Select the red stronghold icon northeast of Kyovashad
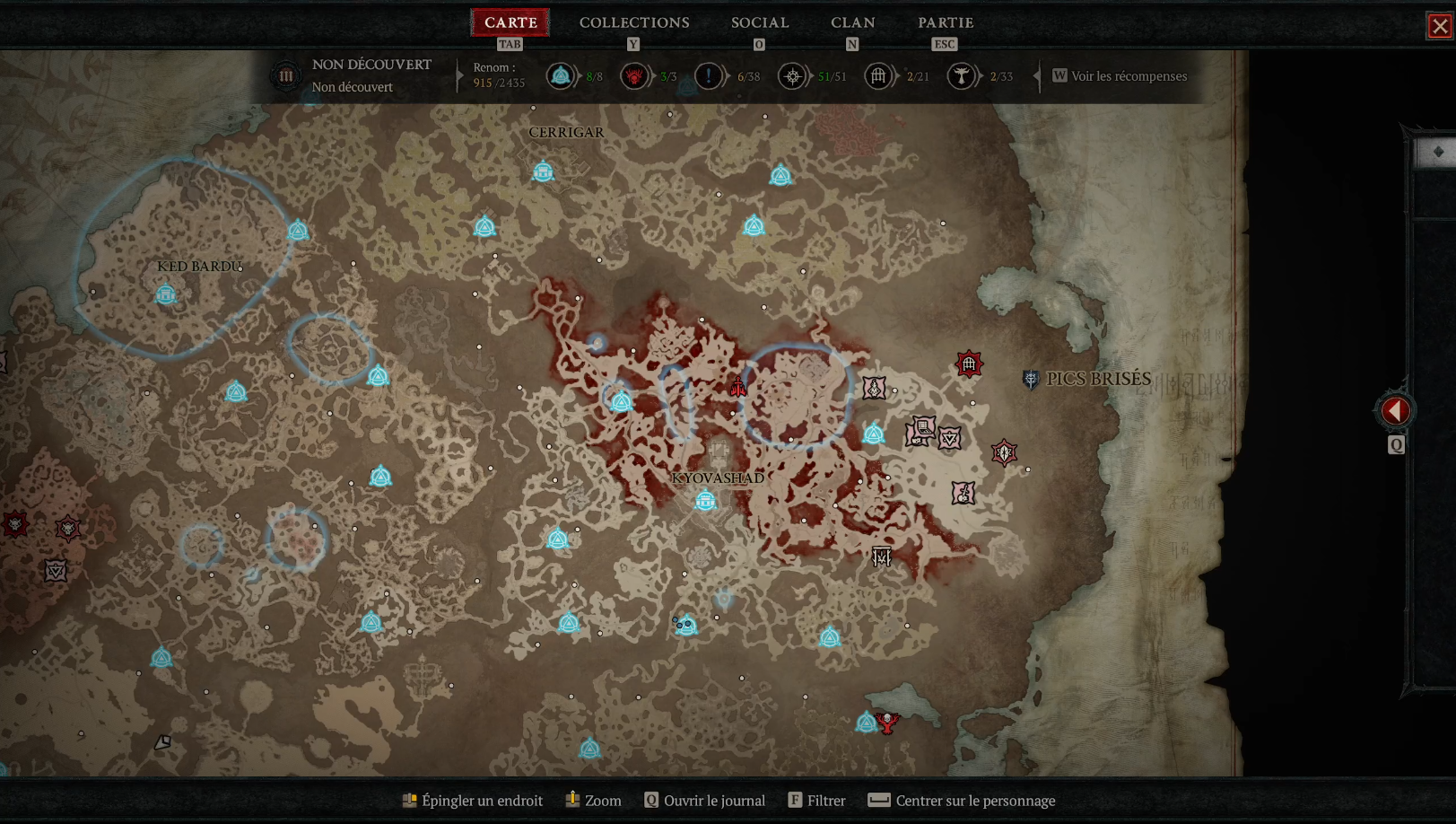Viewport: 1456px width, 824px height. [x=967, y=364]
